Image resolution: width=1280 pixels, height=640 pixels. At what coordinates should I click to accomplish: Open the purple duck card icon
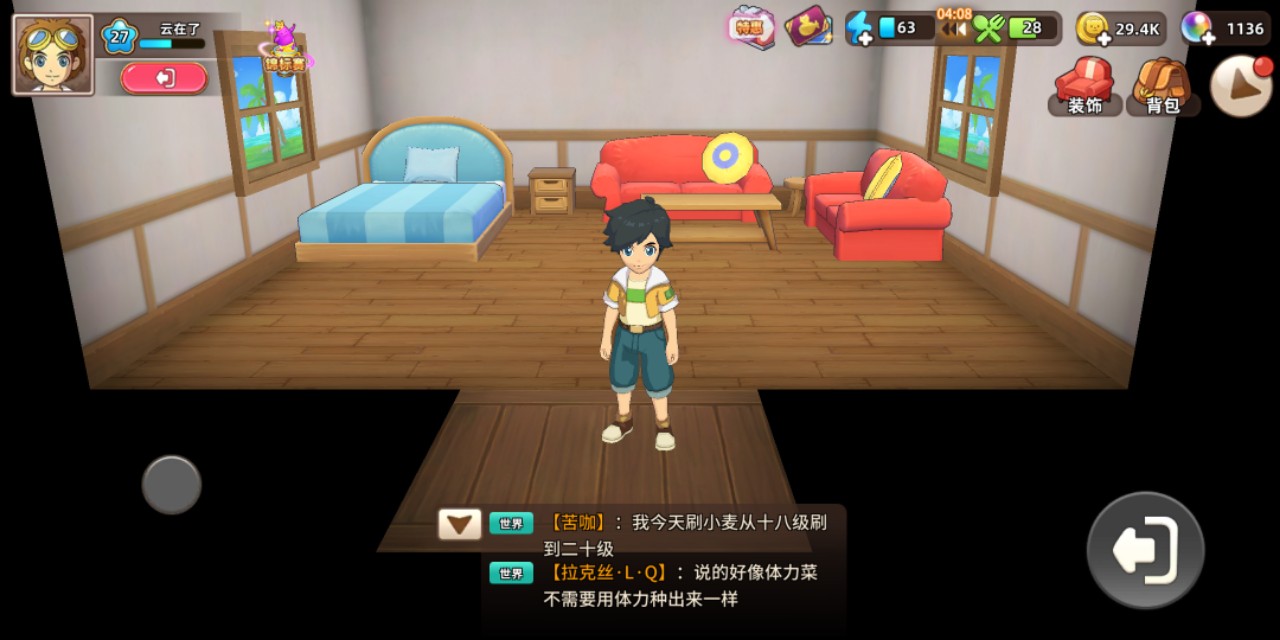[809, 28]
